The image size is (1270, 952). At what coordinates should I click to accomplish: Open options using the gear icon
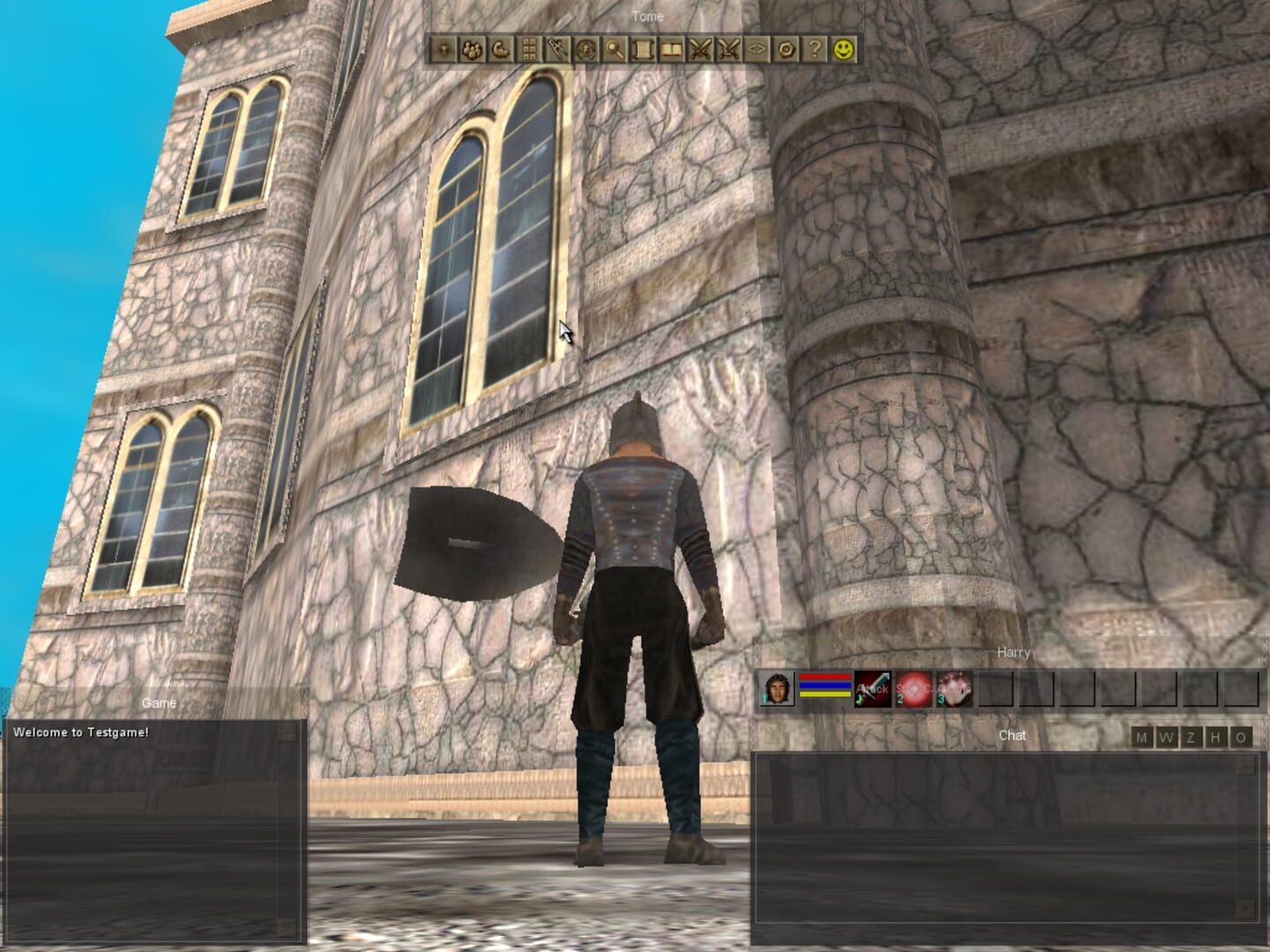pos(785,50)
